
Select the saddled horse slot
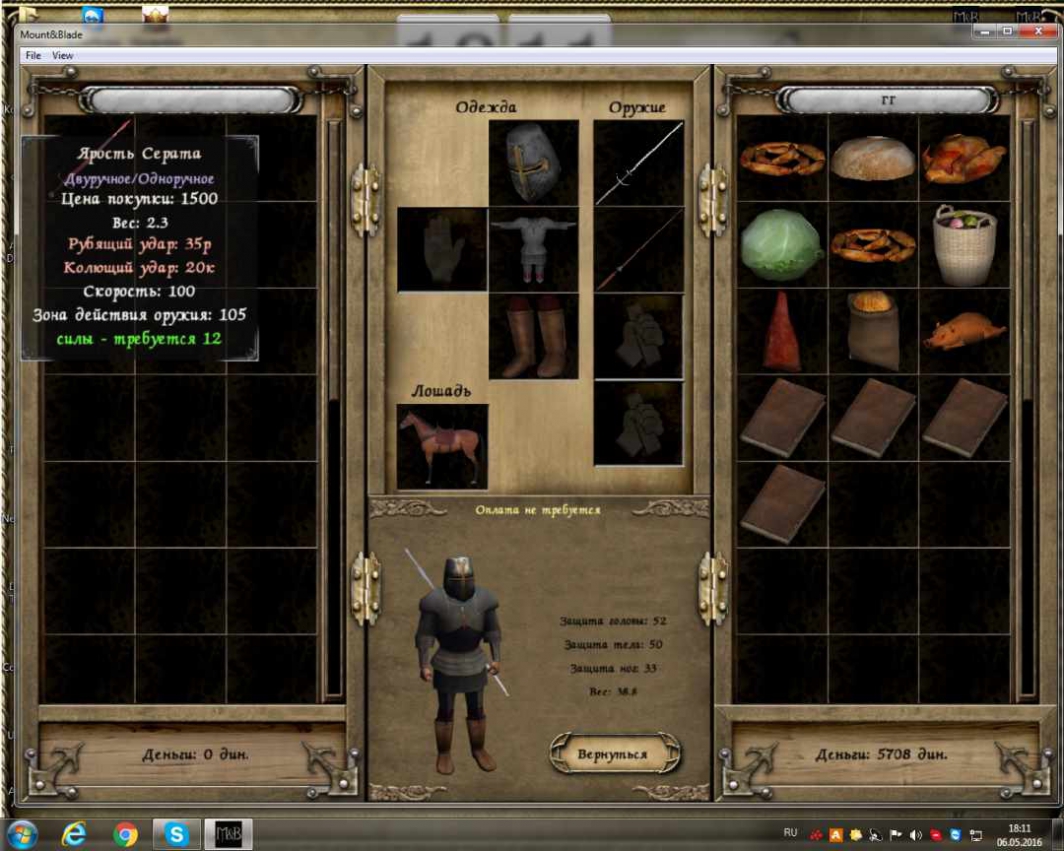[442, 447]
